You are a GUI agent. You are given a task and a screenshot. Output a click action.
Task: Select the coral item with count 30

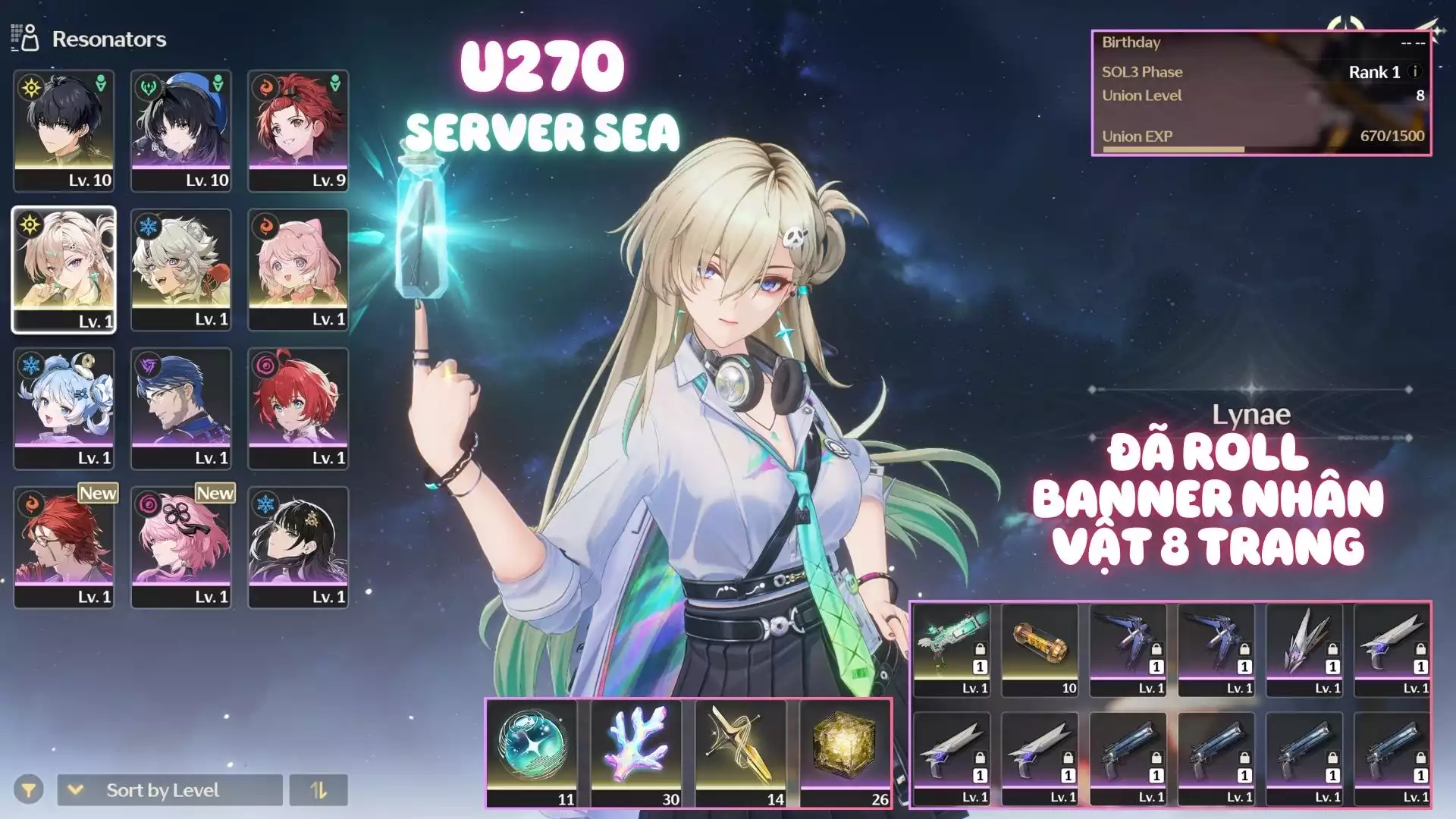click(637, 752)
